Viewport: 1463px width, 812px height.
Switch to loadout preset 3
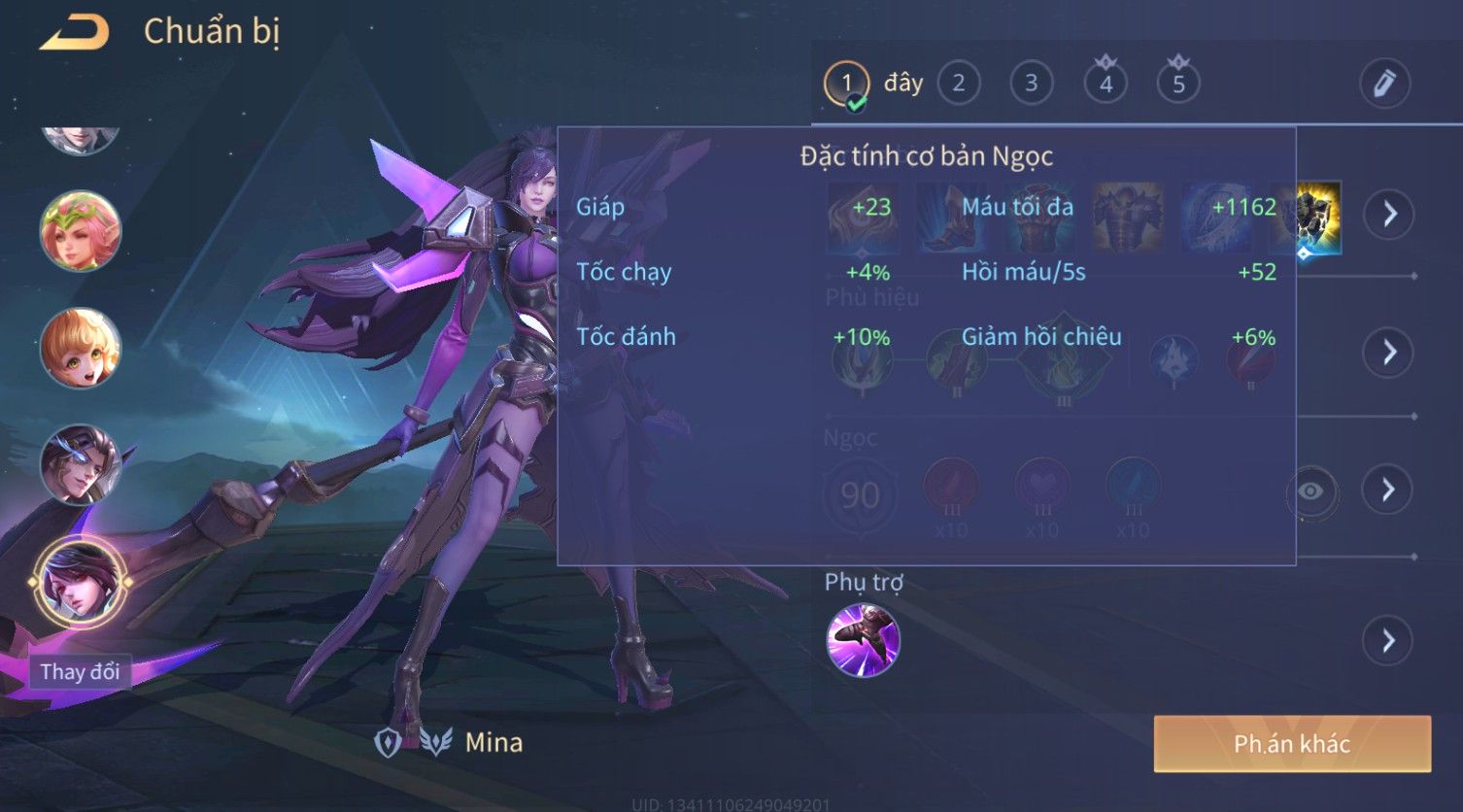[x=1031, y=85]
